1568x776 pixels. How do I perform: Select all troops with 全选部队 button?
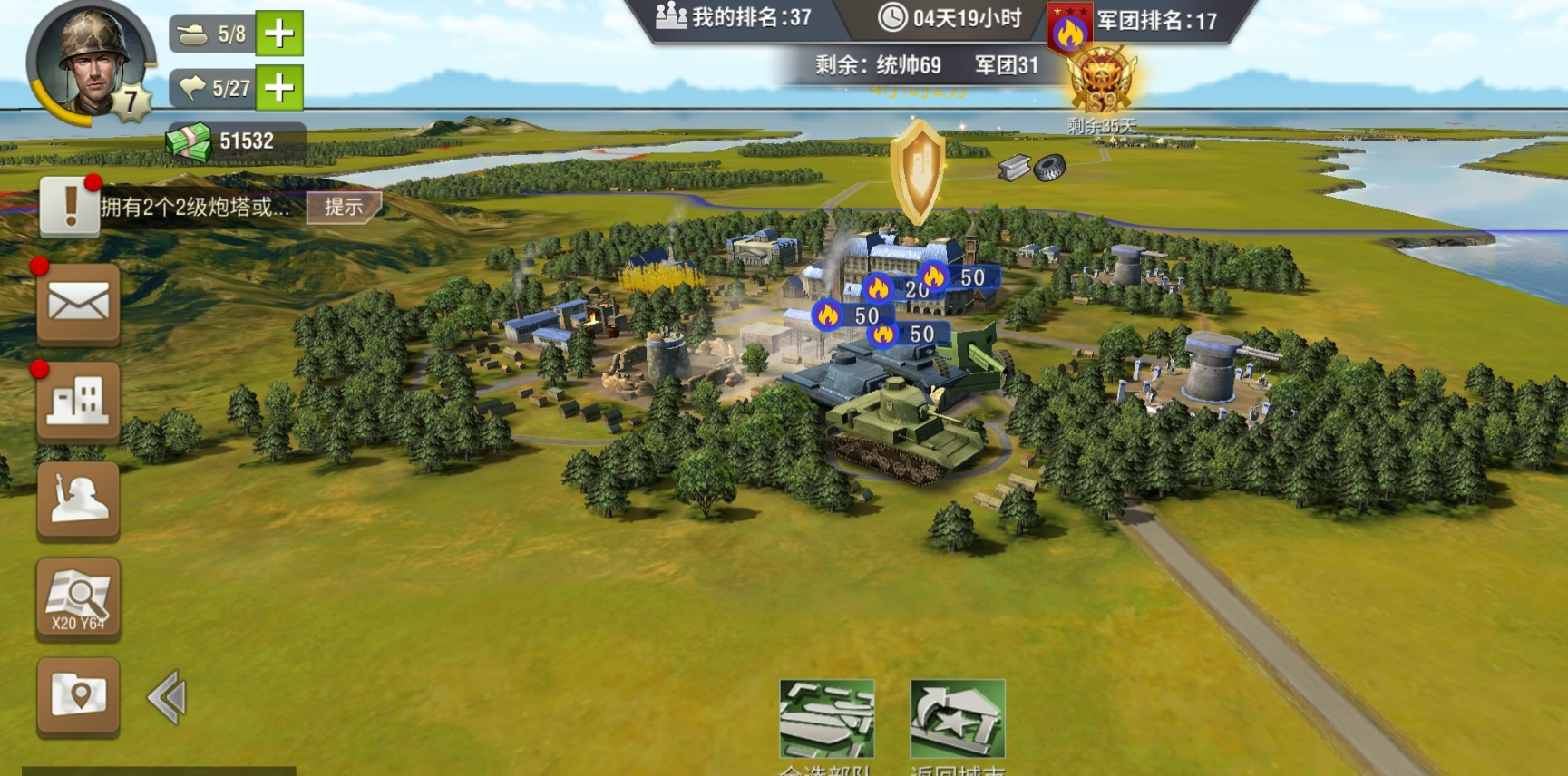(x=826, y=721)
